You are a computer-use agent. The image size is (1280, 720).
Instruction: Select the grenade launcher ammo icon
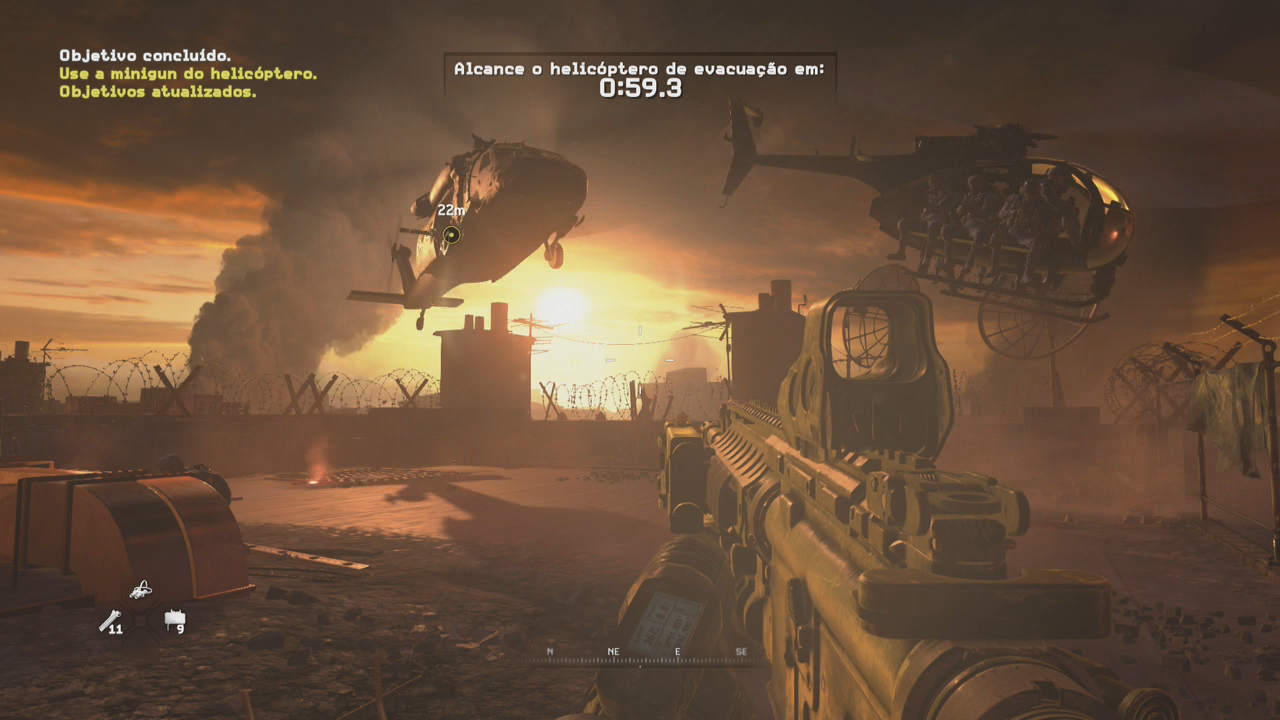tap(109, 621)
